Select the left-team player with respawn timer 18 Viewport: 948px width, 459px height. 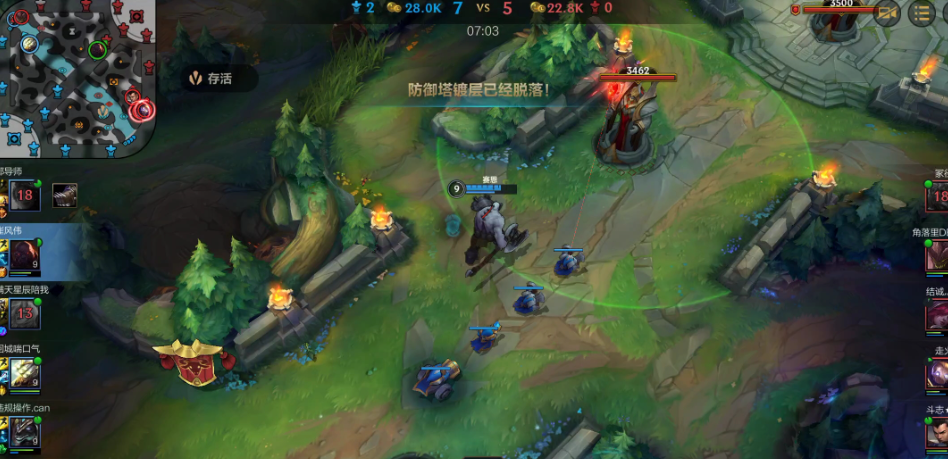click(24, 197)
